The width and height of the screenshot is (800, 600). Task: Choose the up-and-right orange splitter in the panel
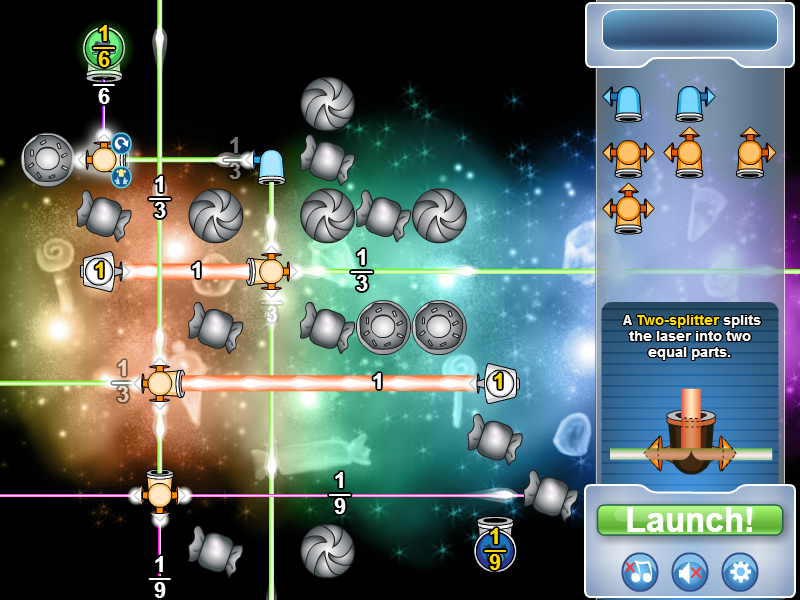click(x=751, y=155)
